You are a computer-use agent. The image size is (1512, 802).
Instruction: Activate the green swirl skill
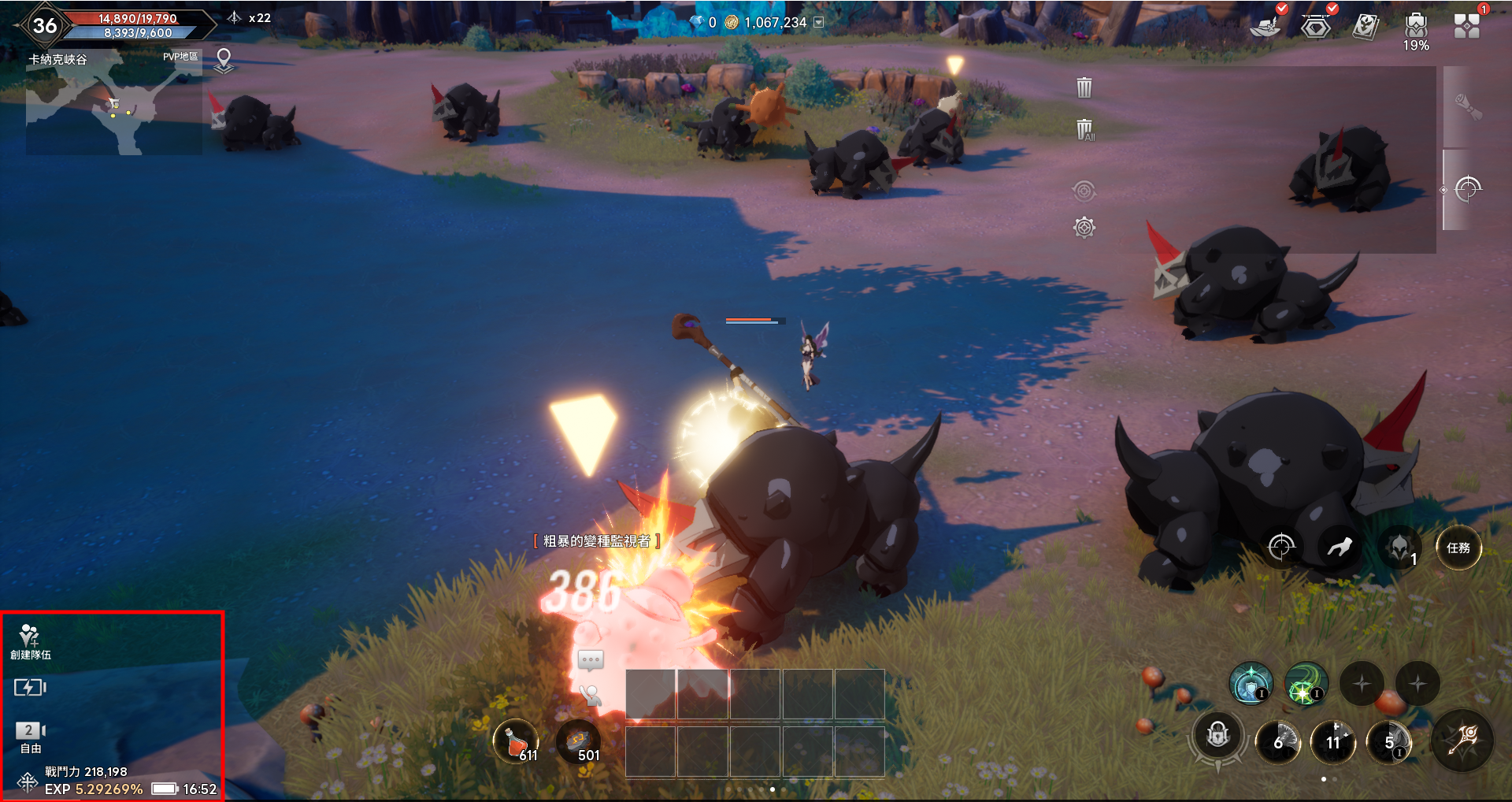point(1306,683)
